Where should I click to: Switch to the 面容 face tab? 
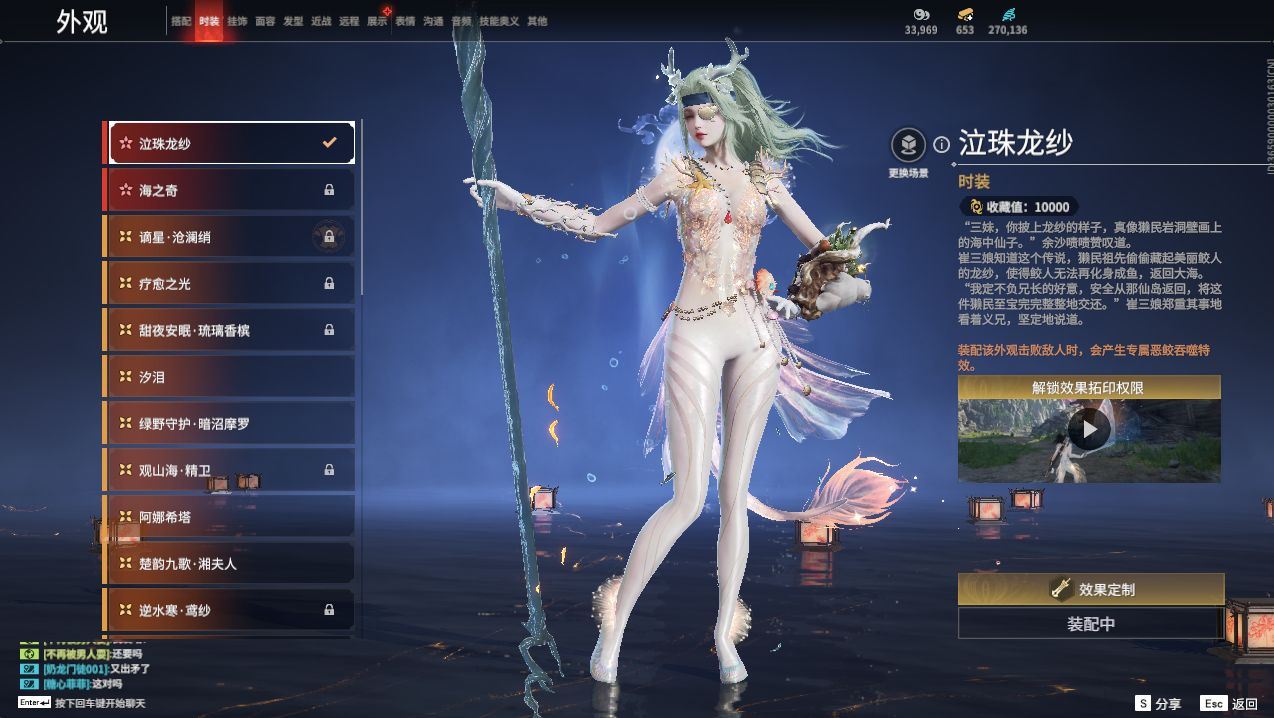pos(265,21)
